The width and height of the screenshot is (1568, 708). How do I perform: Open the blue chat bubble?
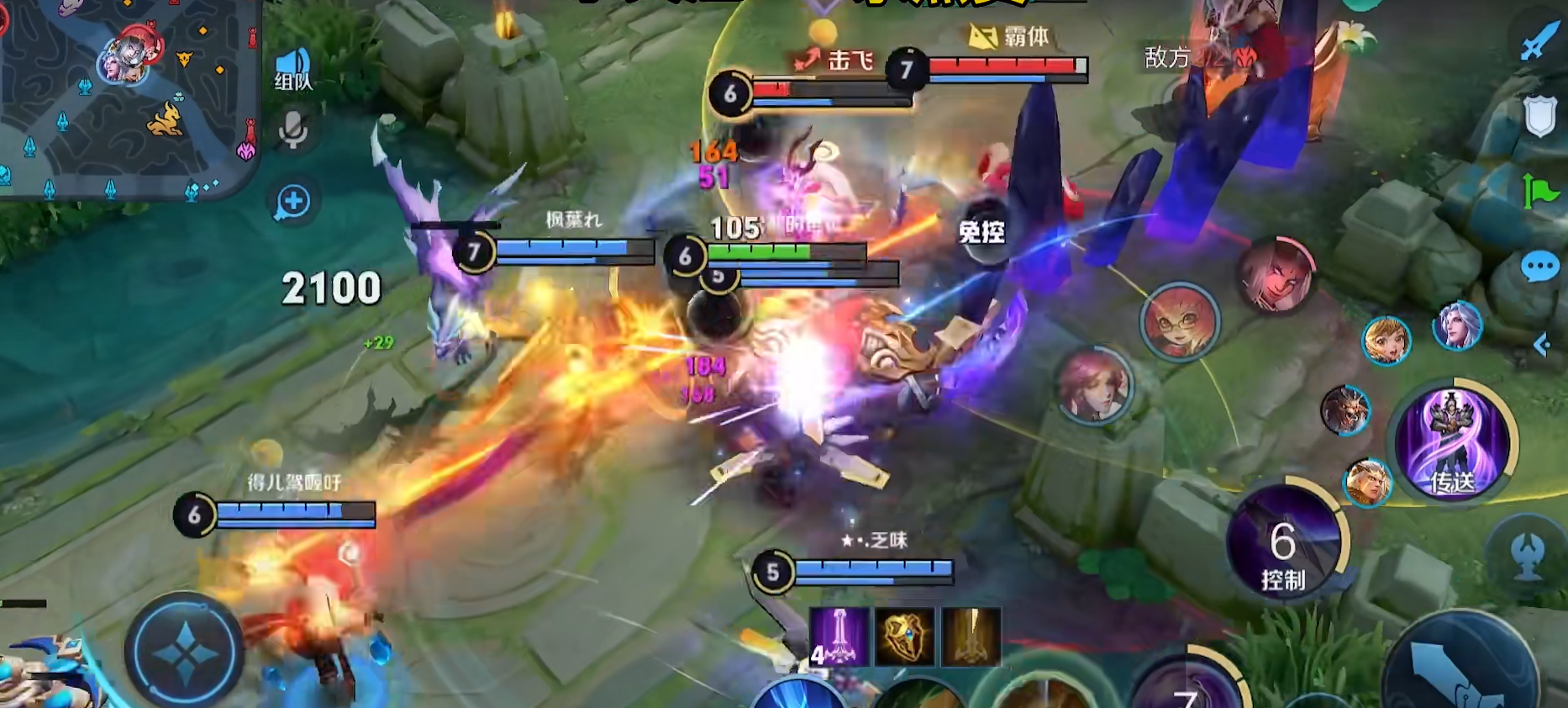point(1539,267)
